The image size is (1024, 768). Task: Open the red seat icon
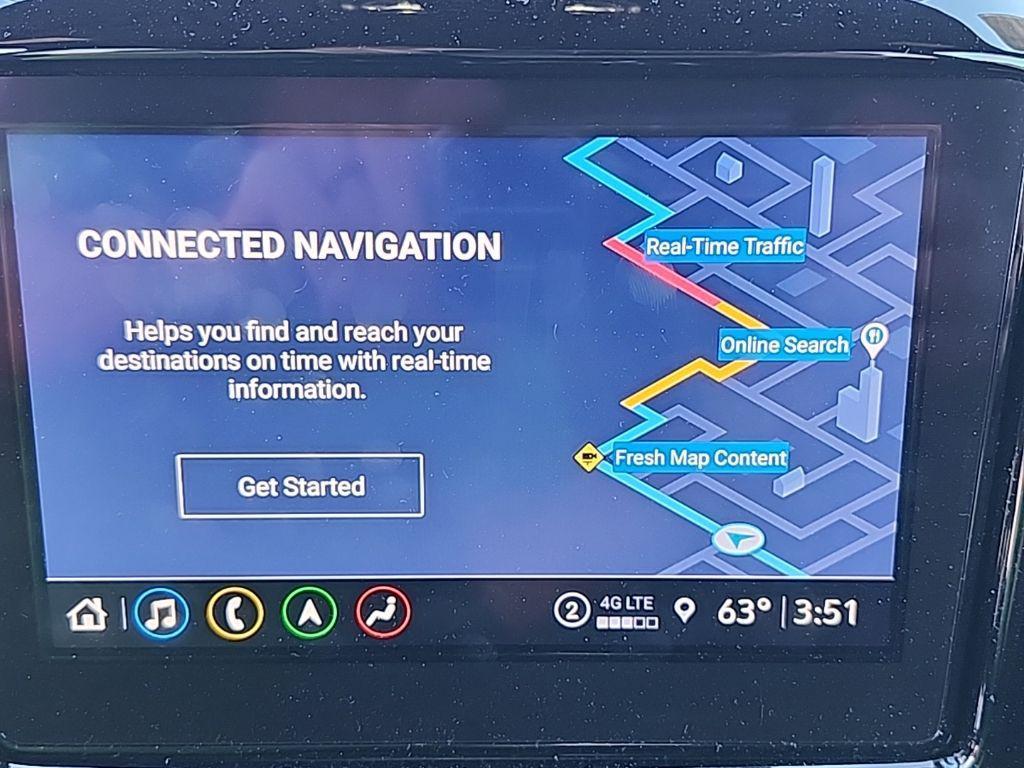tap(383, 613)
